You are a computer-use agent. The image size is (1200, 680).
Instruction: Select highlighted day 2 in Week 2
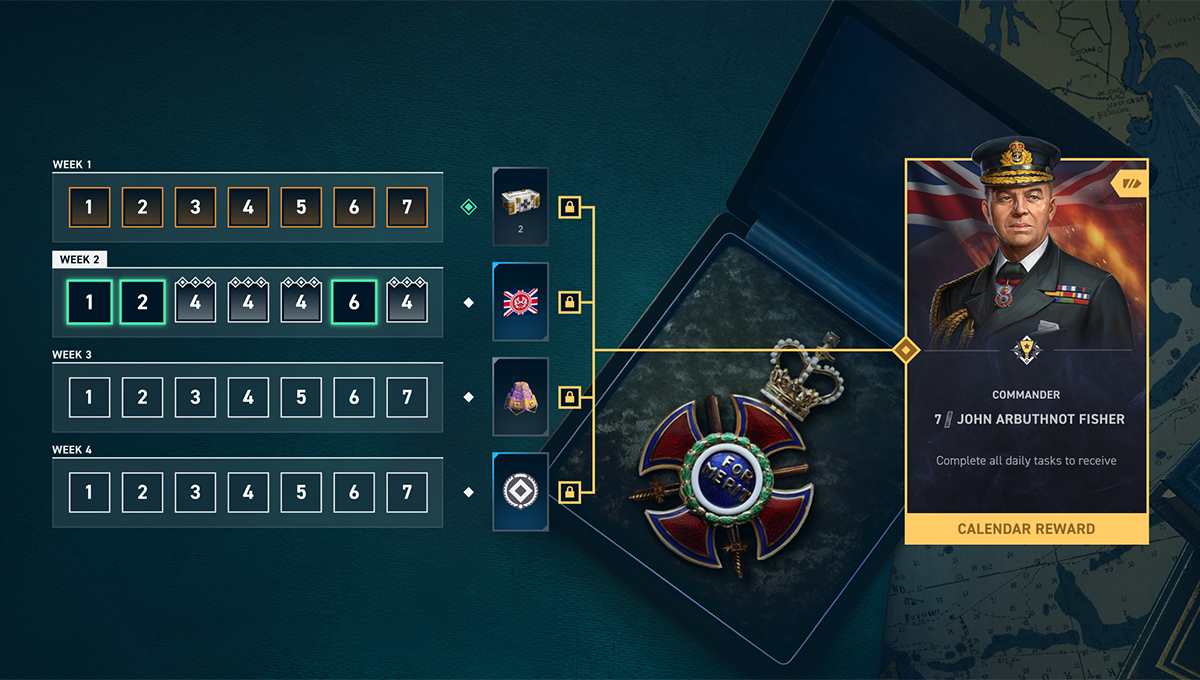(x=142, y=302)
